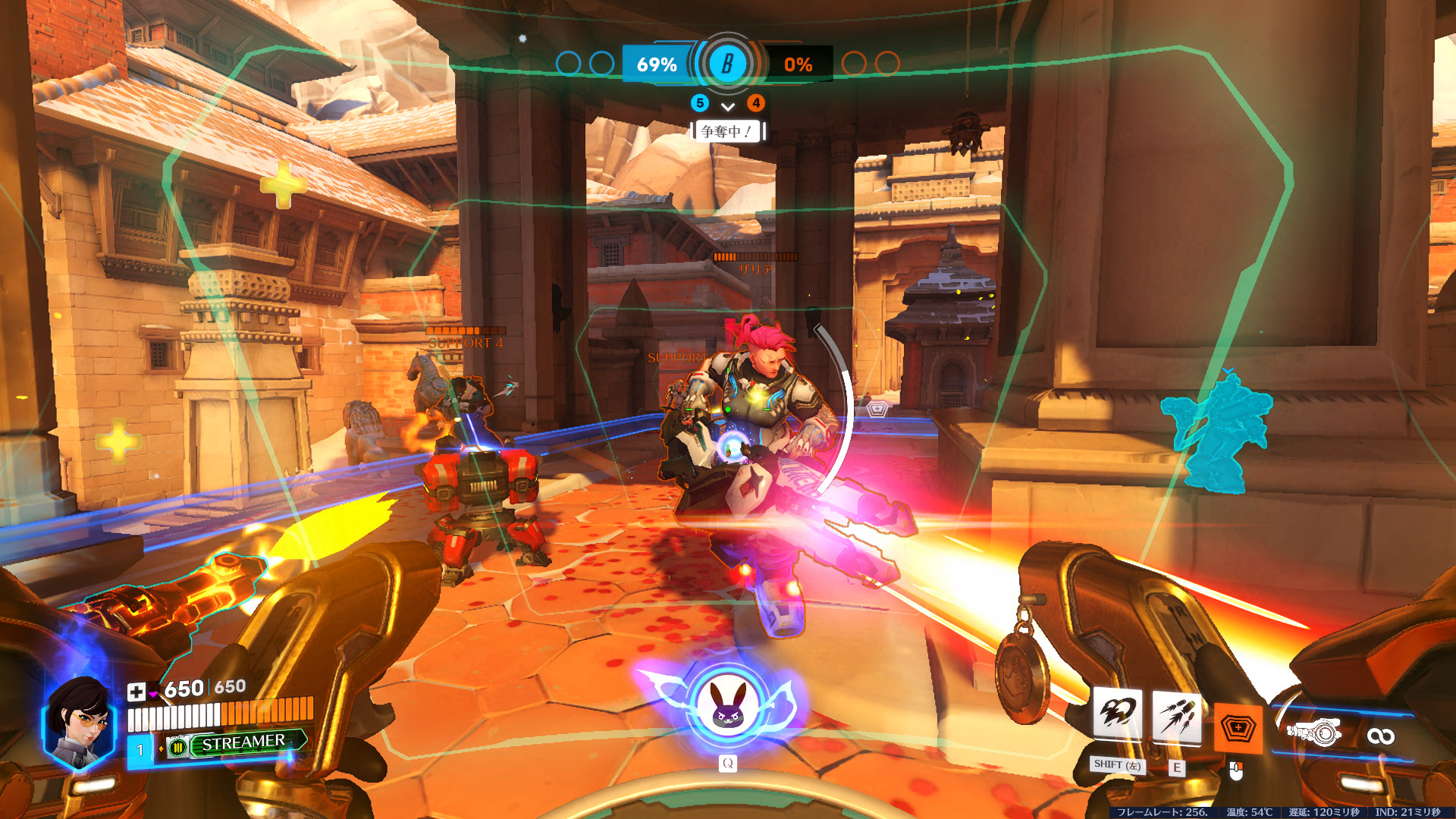Click the control point B objective marker
The height and width of the screenshot is (819, 1456).
click(x=727, y=64)
